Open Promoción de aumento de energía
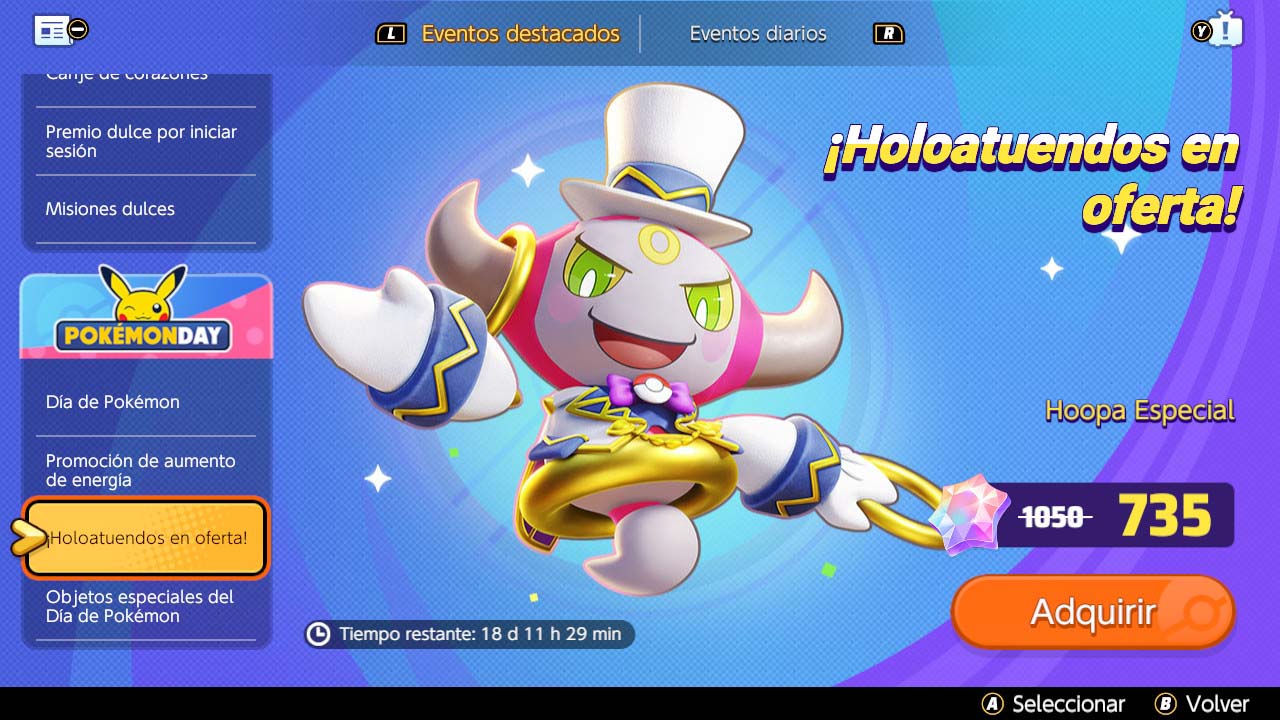This screenshot has height=720, width=1280. pos(140,470)
